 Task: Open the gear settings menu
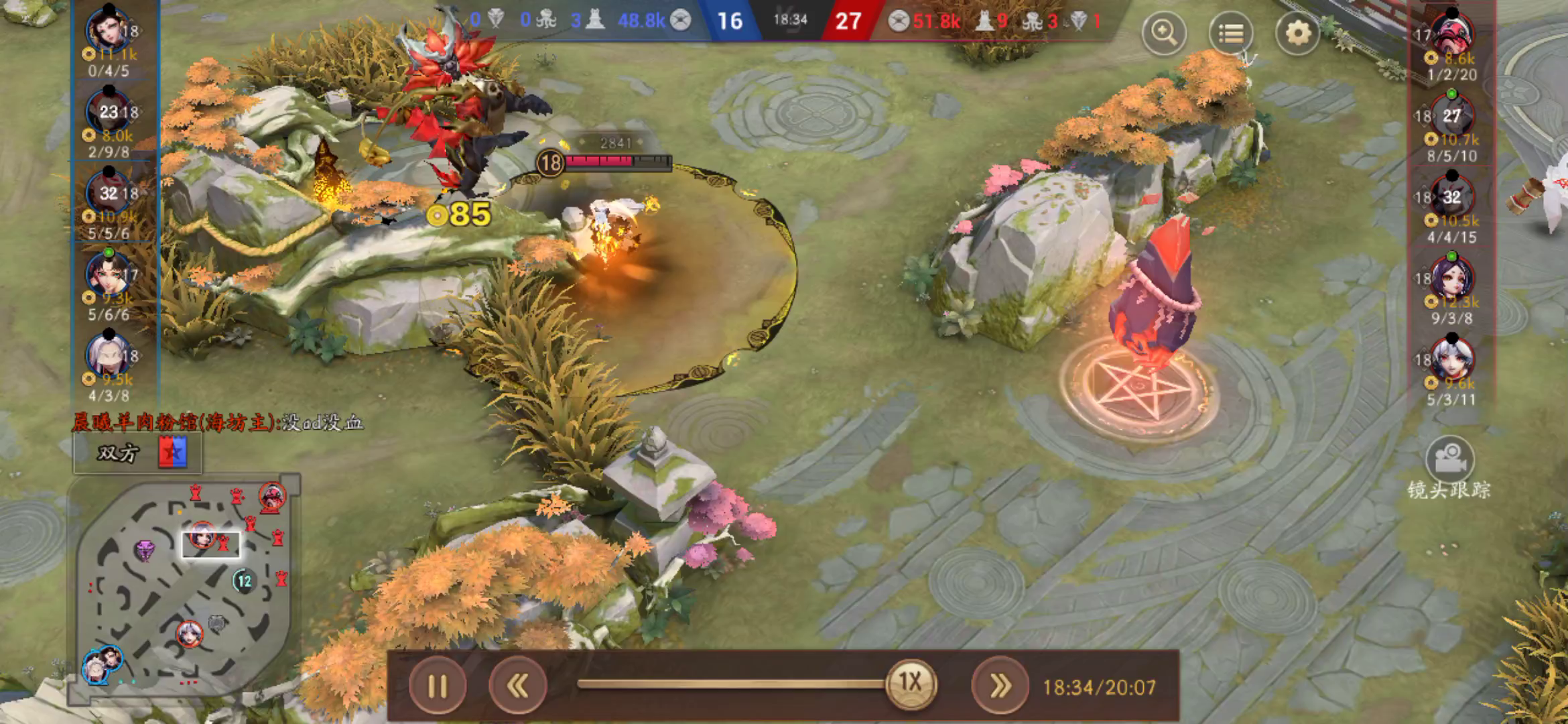pyautogui.click(x=1297, y=32)
